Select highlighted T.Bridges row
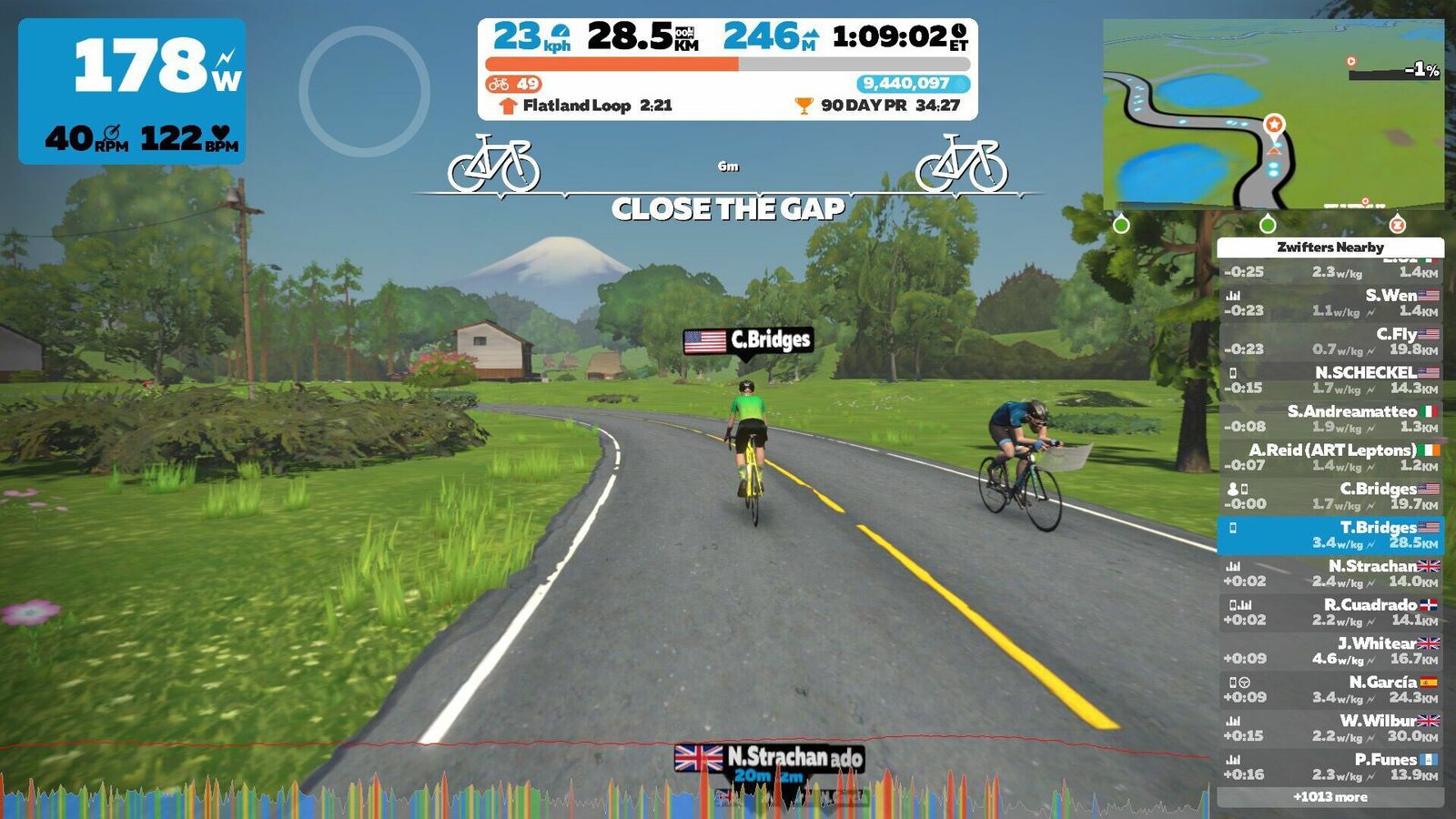 pos(1330,535)
